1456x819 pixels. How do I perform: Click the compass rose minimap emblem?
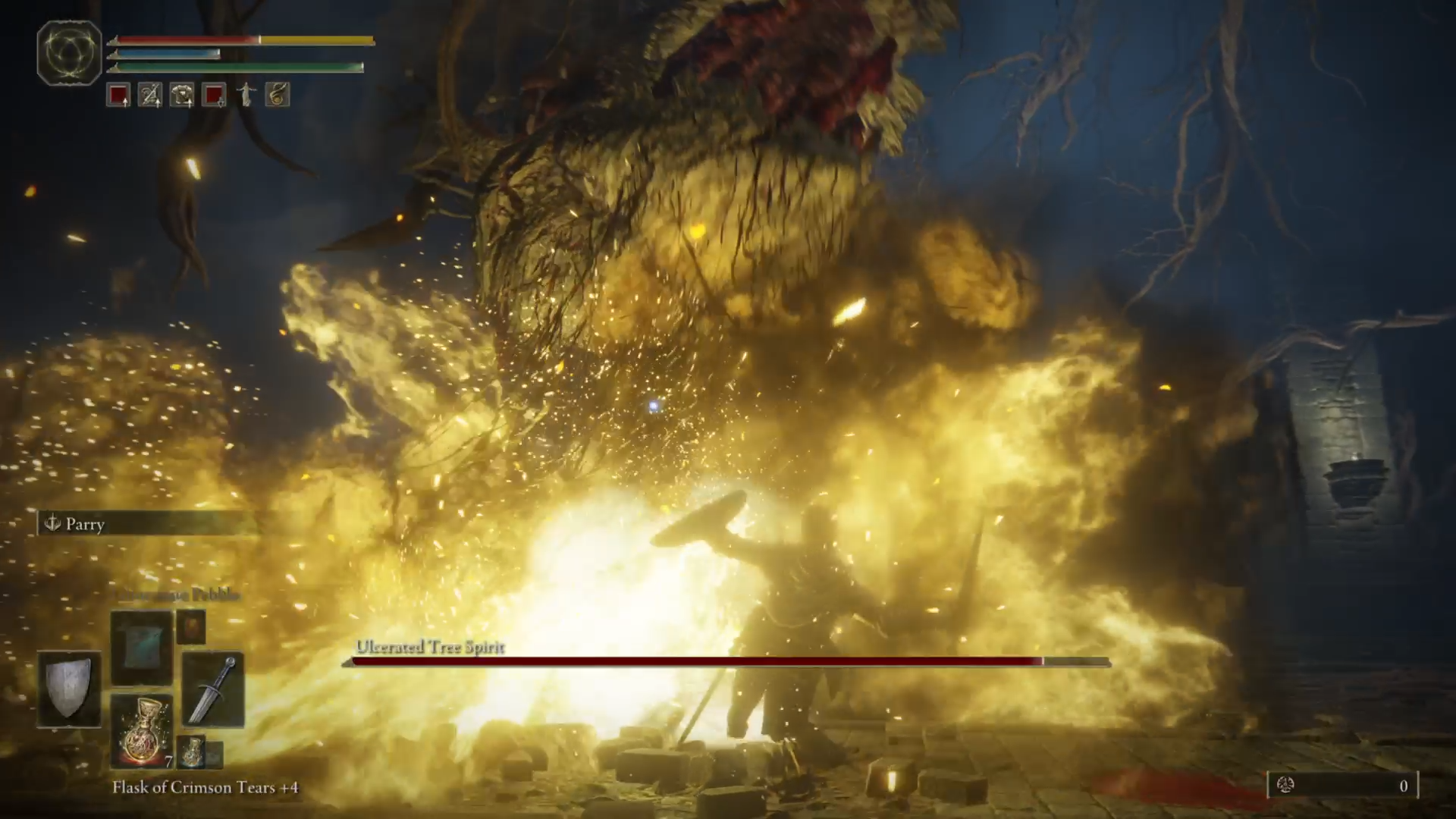[69, 53]
